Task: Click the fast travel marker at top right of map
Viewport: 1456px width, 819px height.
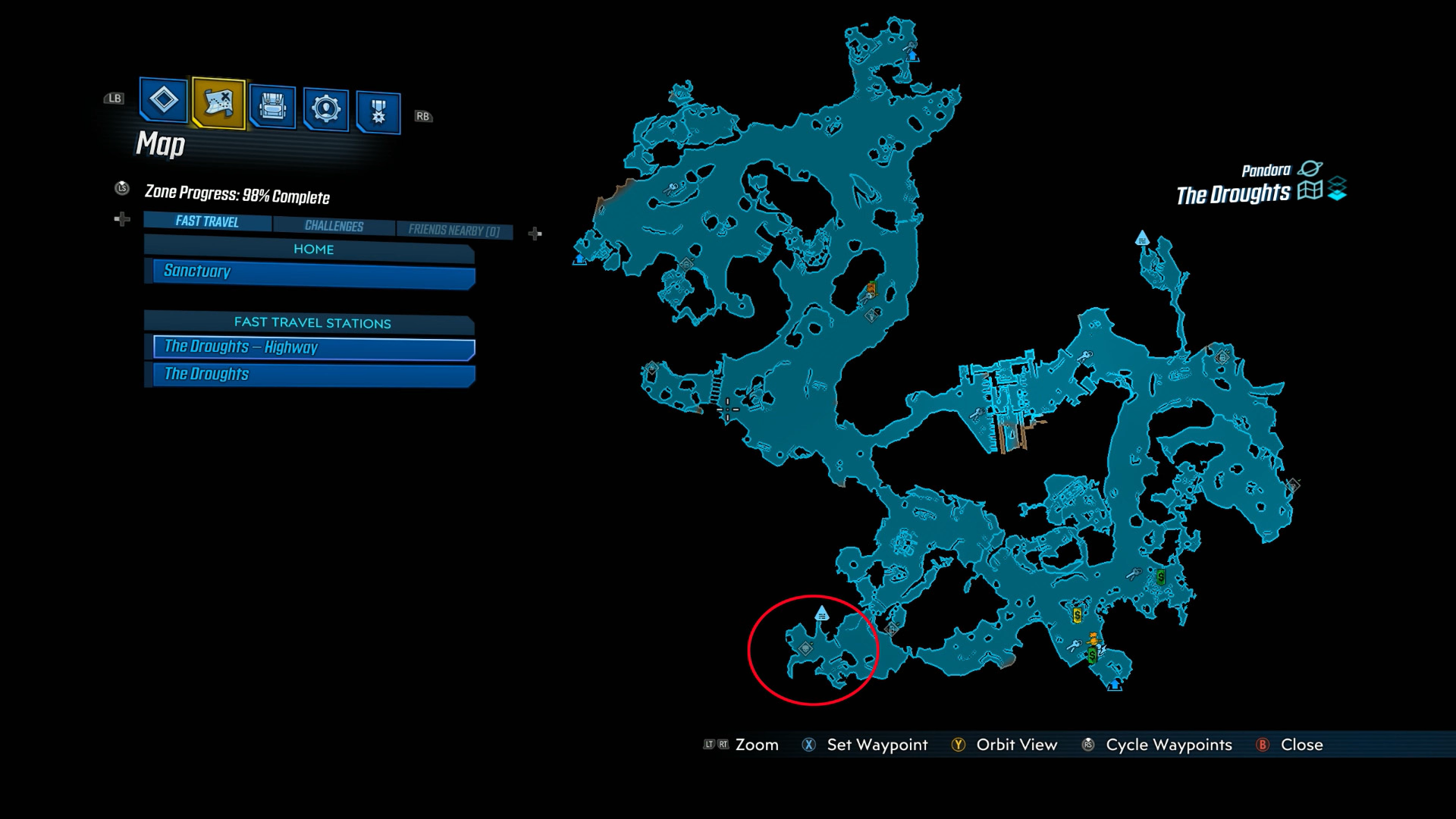Action: tap(1142, 239)
